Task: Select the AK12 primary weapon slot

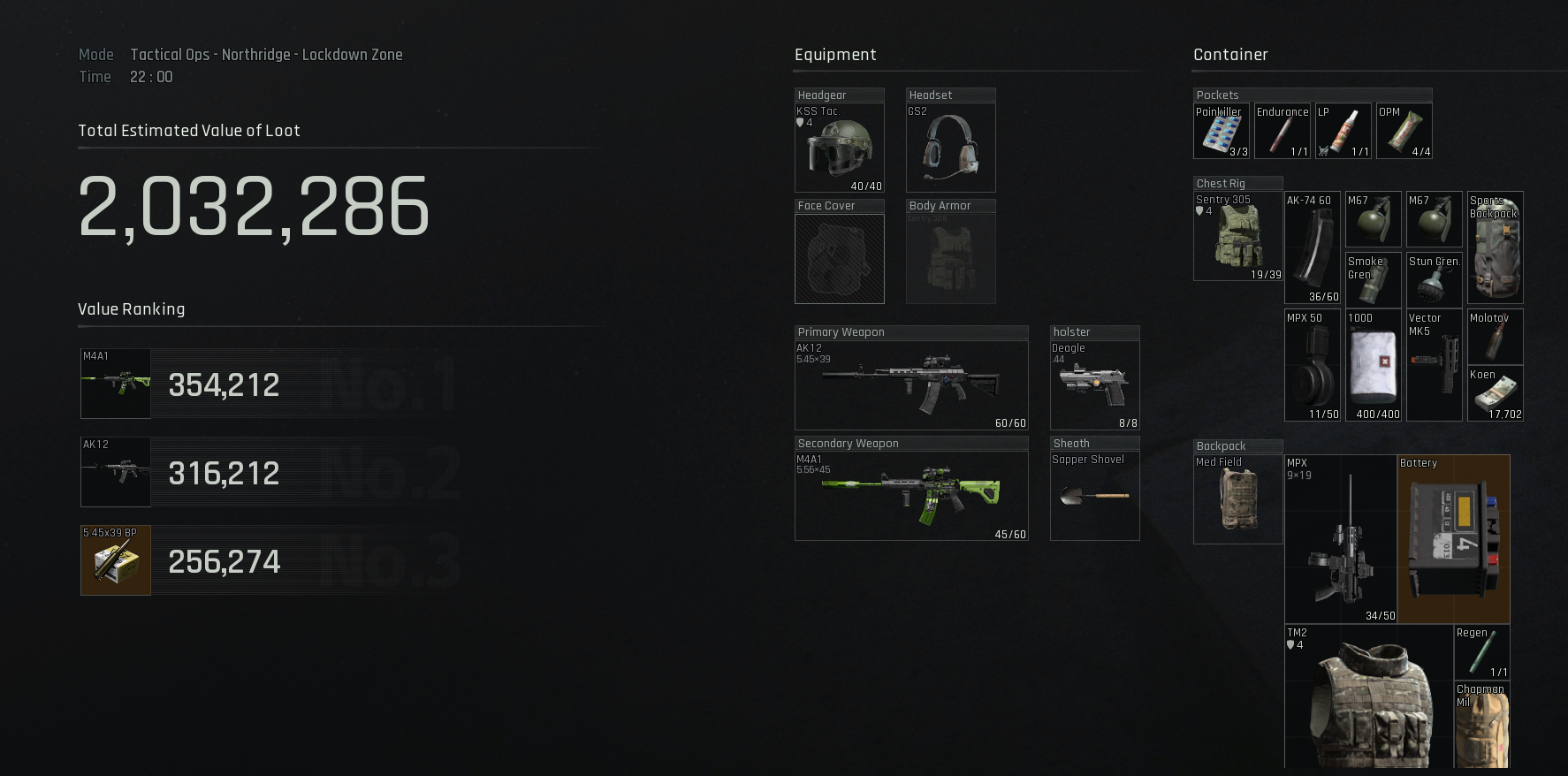Action: [910, 385]
